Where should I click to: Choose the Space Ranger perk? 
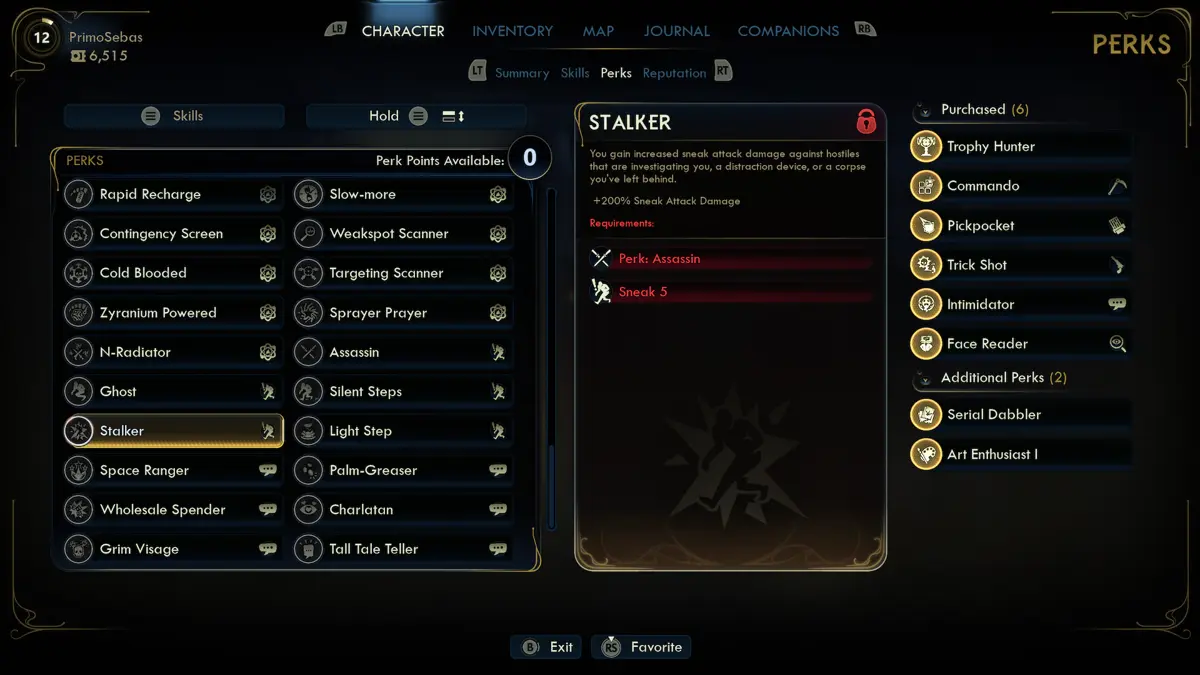pyautogui.click(x=172, y=470)
